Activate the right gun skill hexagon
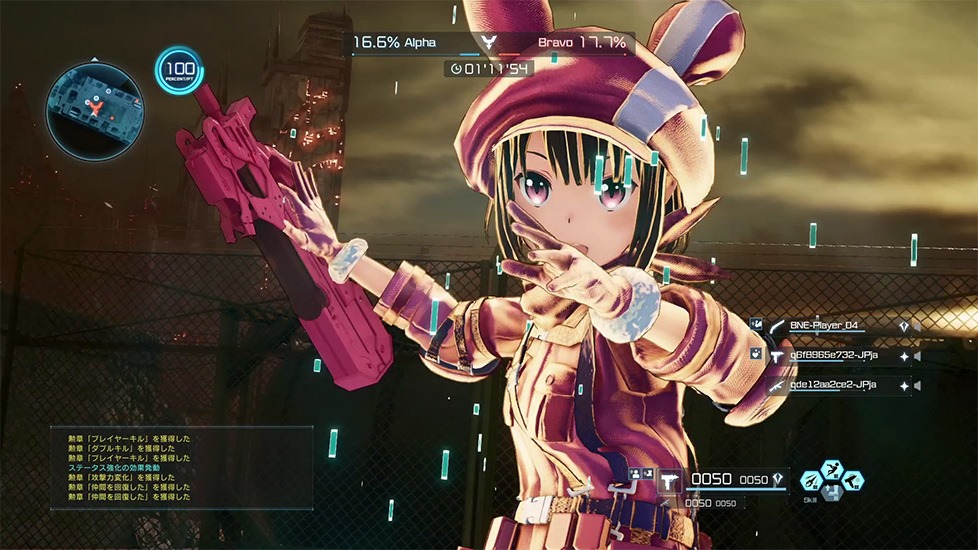Viewport: 978px width, 550px height. click(852, 481)
